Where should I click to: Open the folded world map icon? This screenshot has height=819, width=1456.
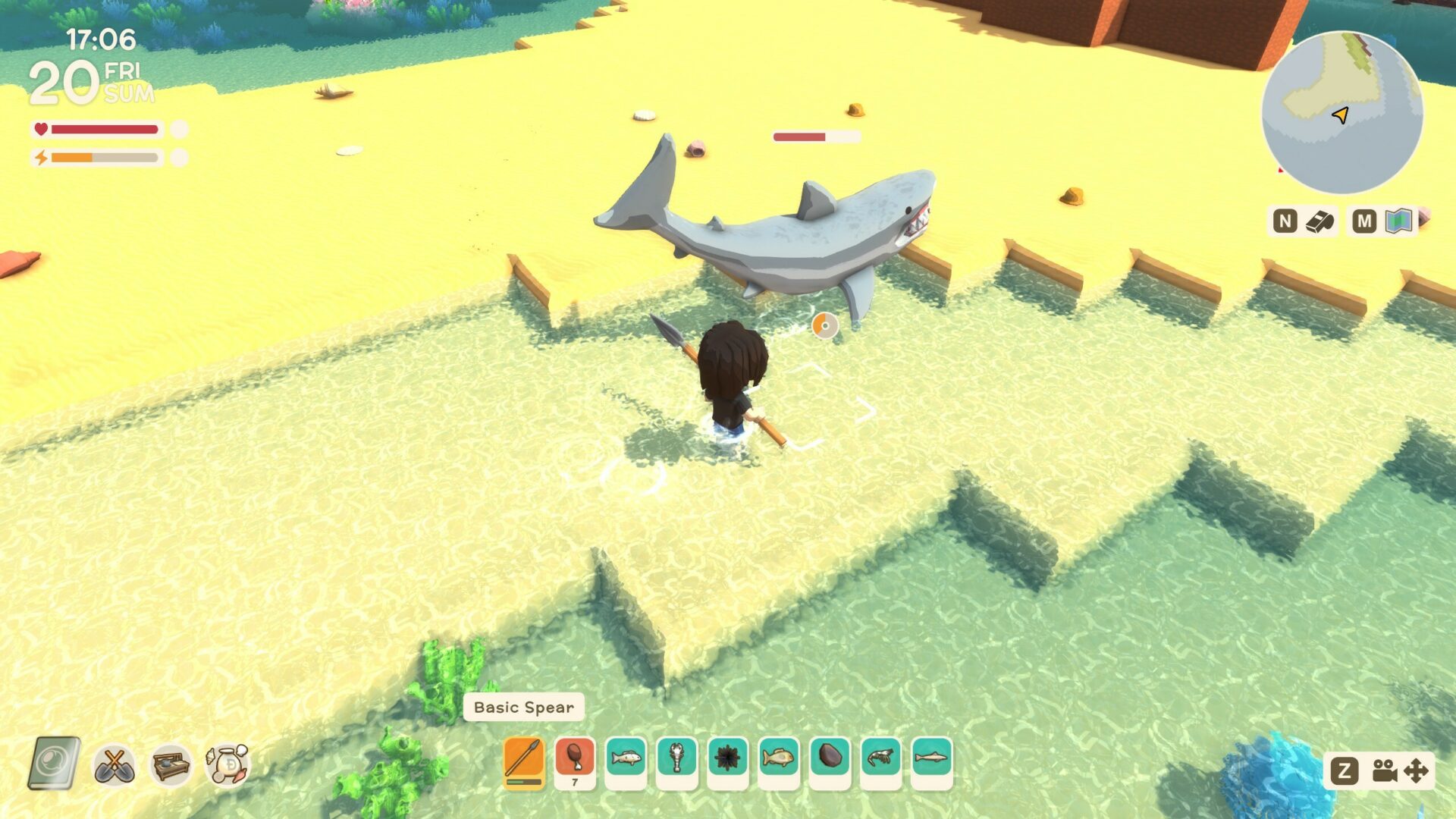(x=1398, y=221)
